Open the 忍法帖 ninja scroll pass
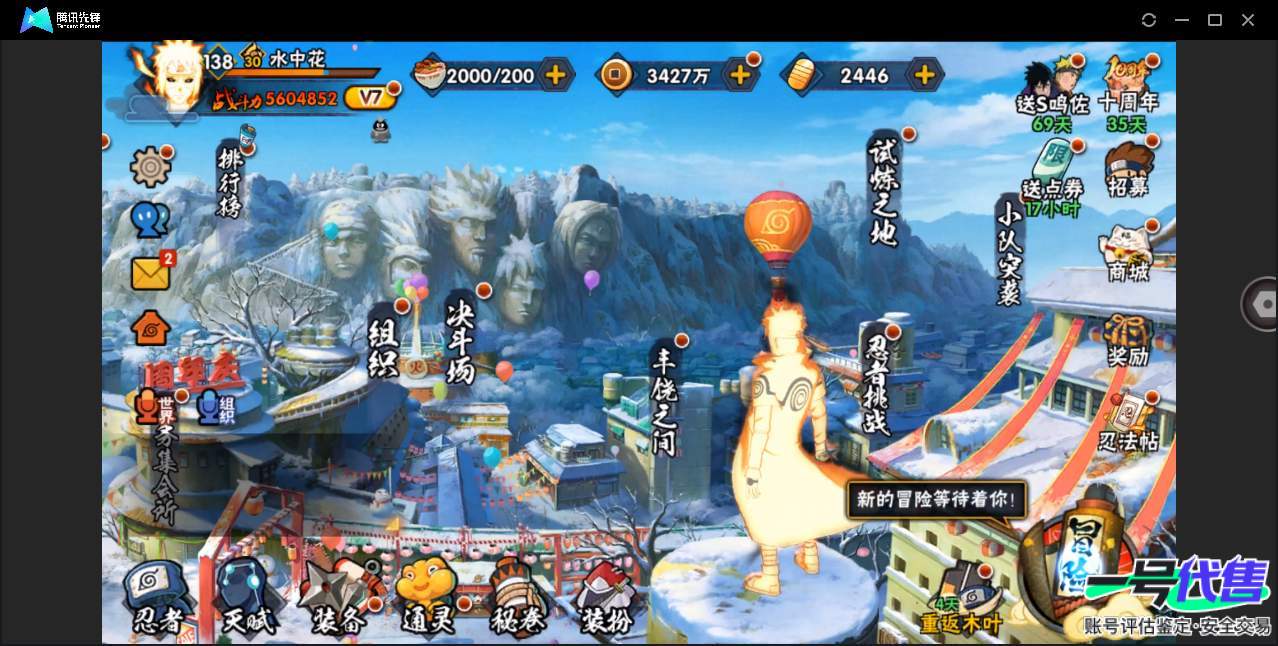Screen dimensions: 1278x646 1128,424
